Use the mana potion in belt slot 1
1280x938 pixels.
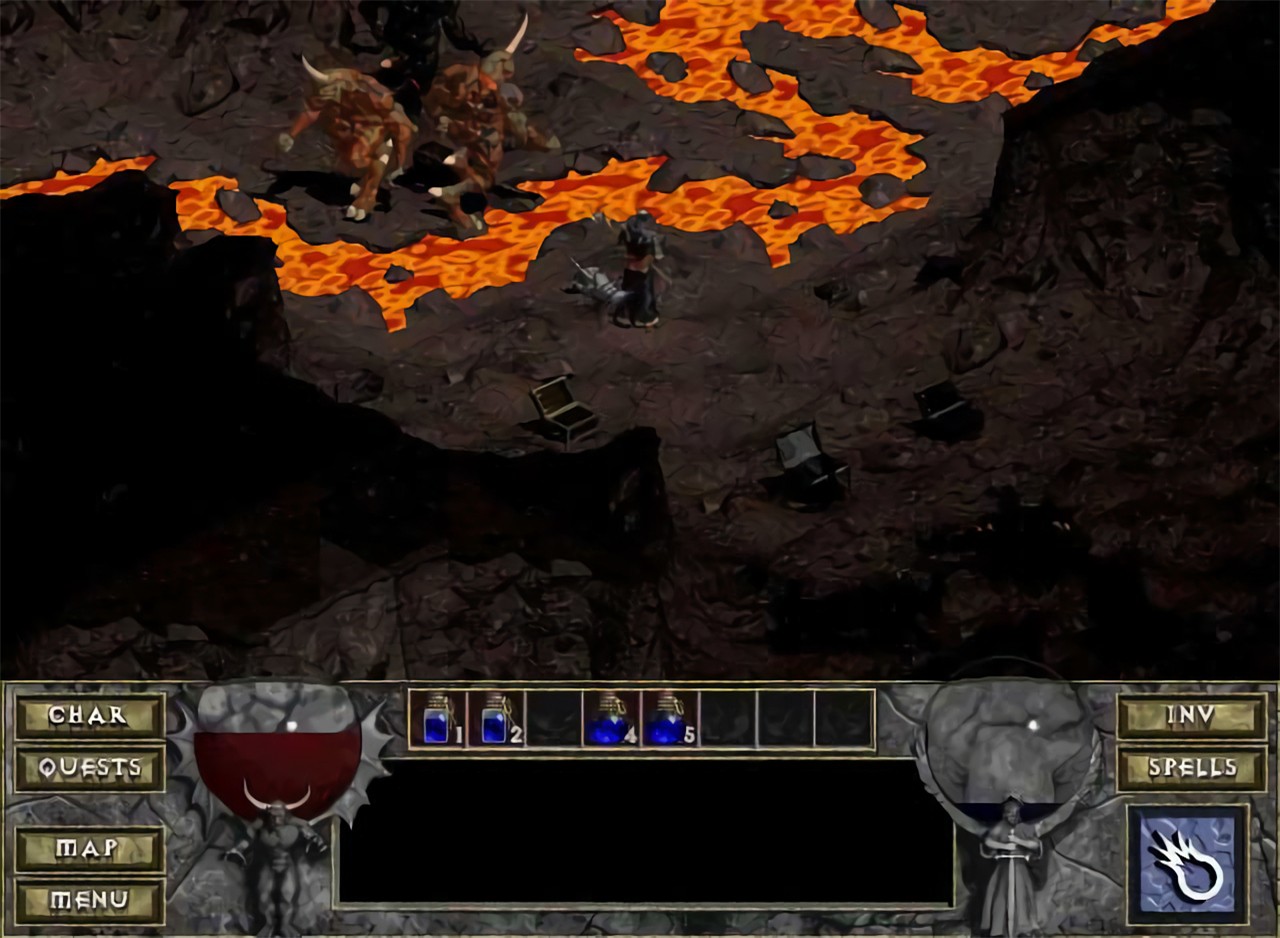(437, 719)
